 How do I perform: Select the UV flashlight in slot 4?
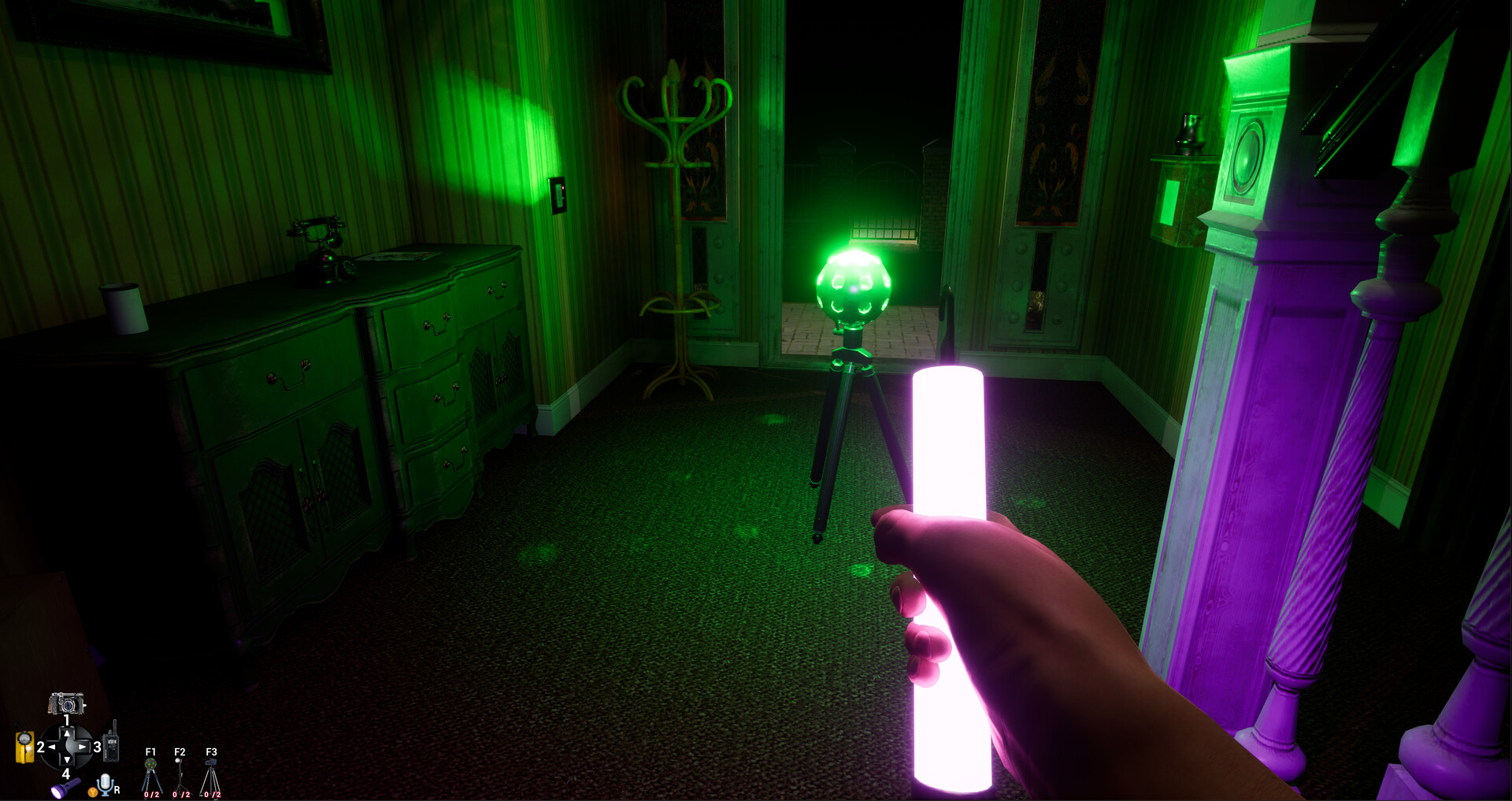click(x=65, y=786)
